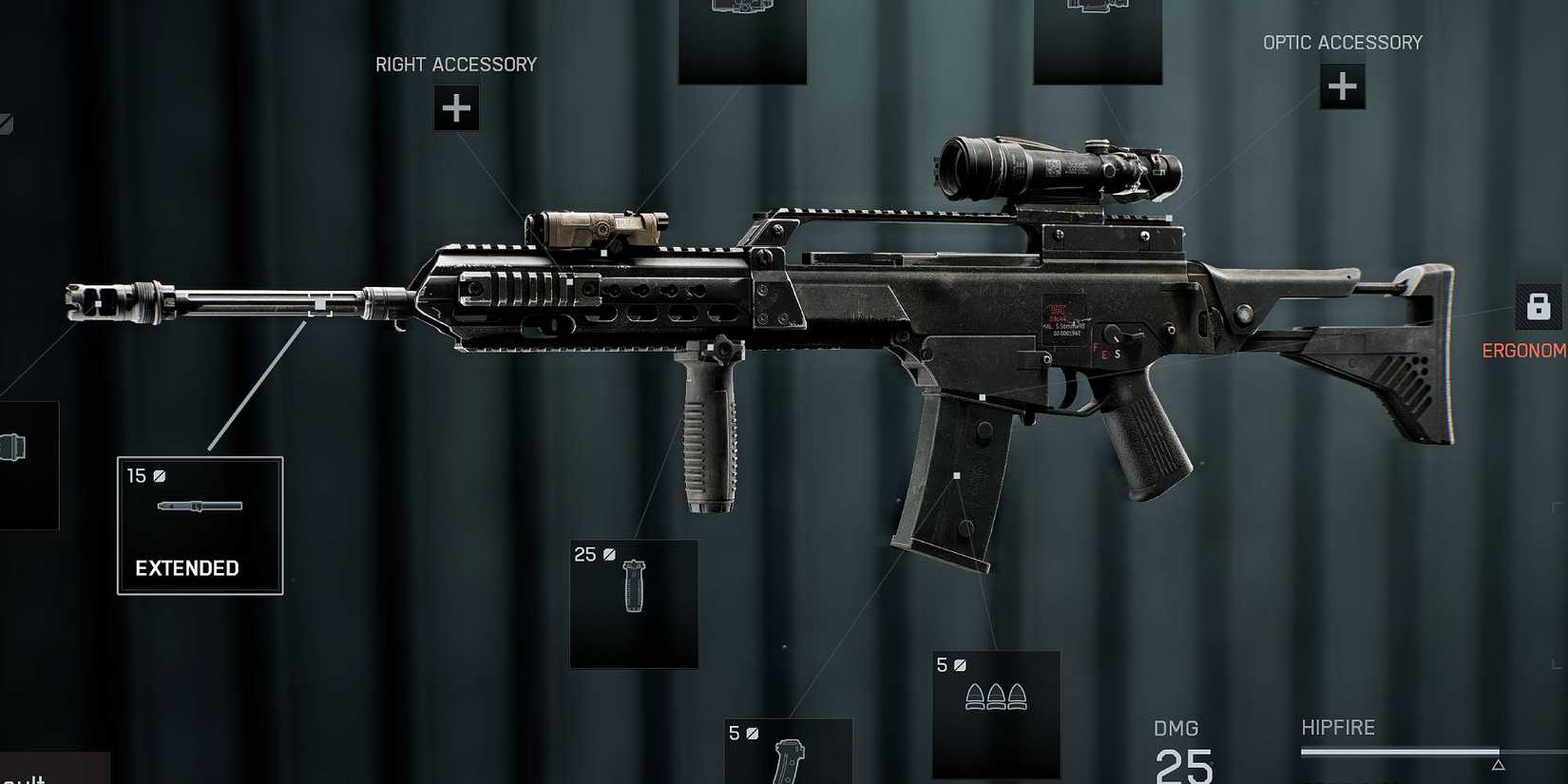Click the sight mount slot at top right
This screenshot has height=784, width=1568.
click(1098, 38)
